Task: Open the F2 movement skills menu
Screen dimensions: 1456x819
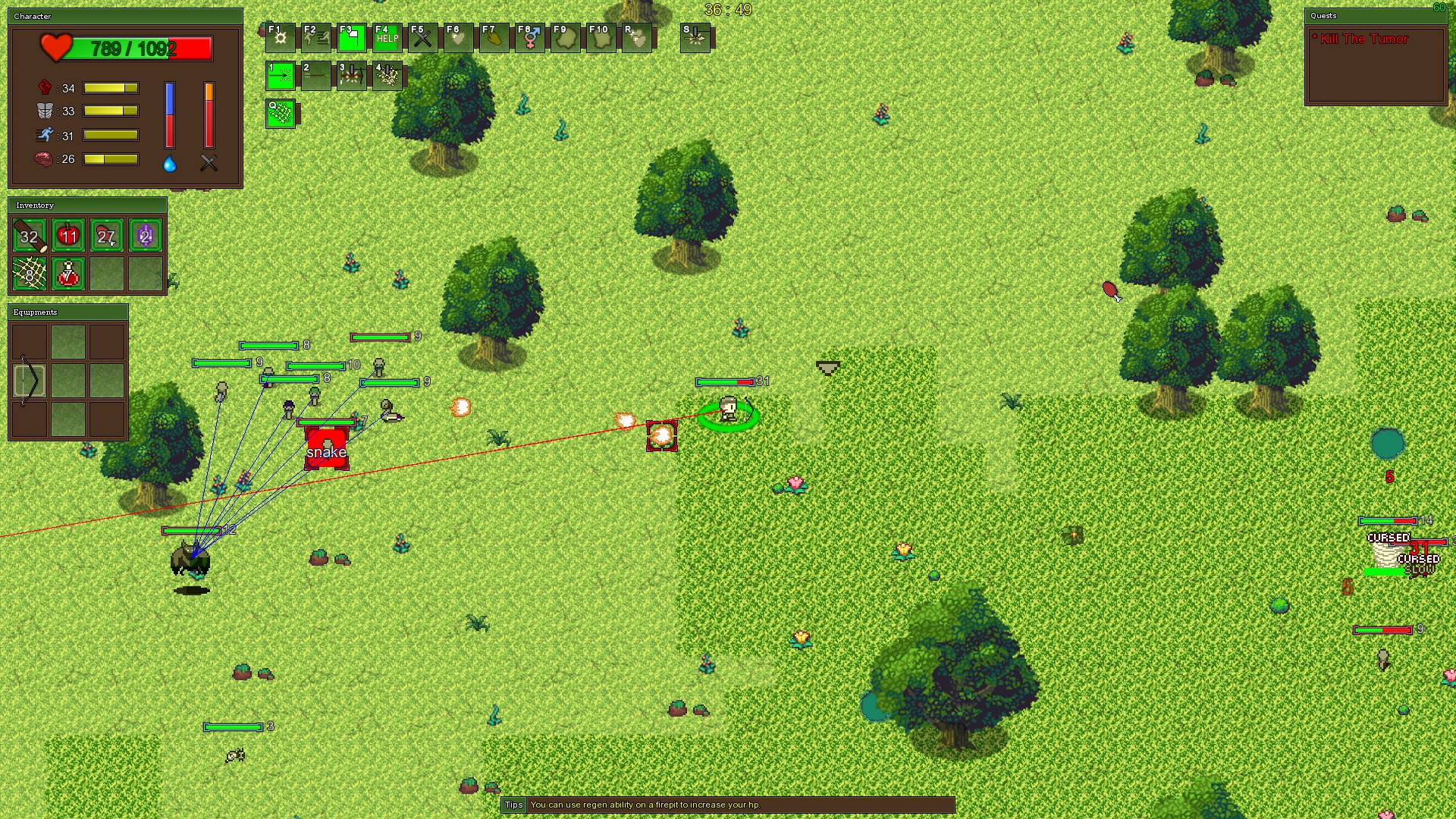Action: (316, 37)
